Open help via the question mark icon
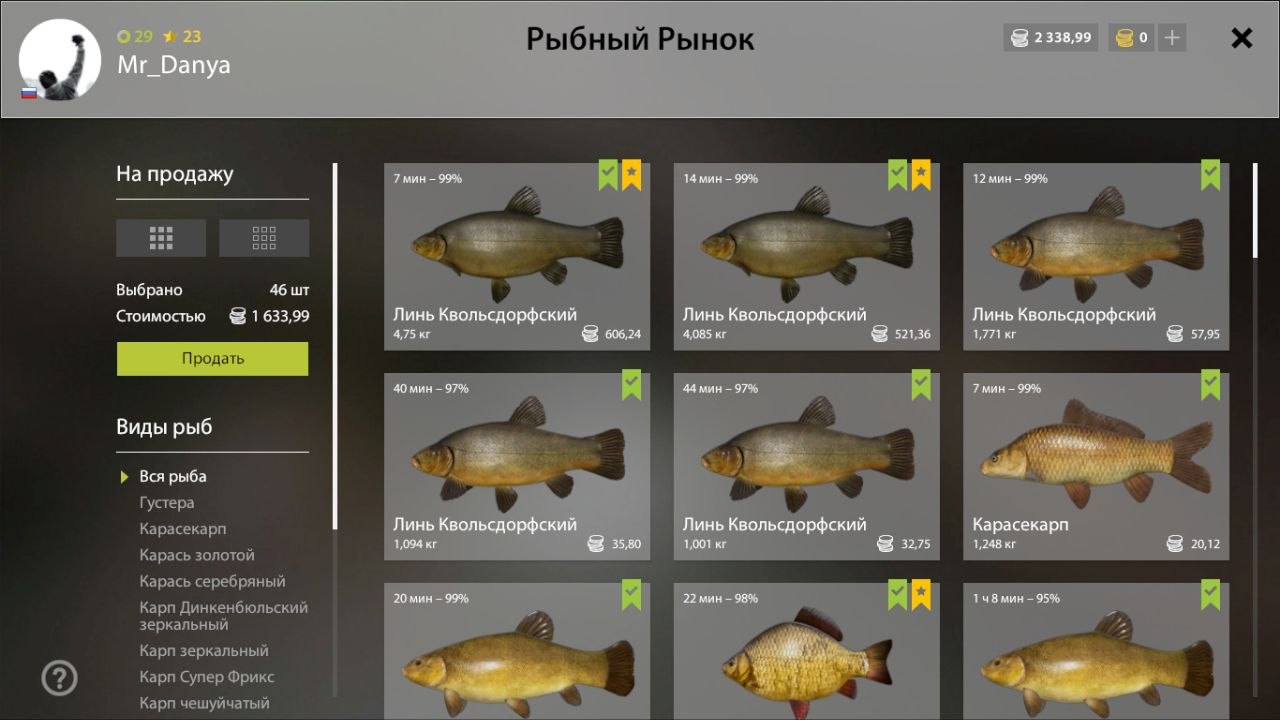Image resolution: width=1280 pixels, height=720 pixels. pyautogui.click(x=59, y=678)
